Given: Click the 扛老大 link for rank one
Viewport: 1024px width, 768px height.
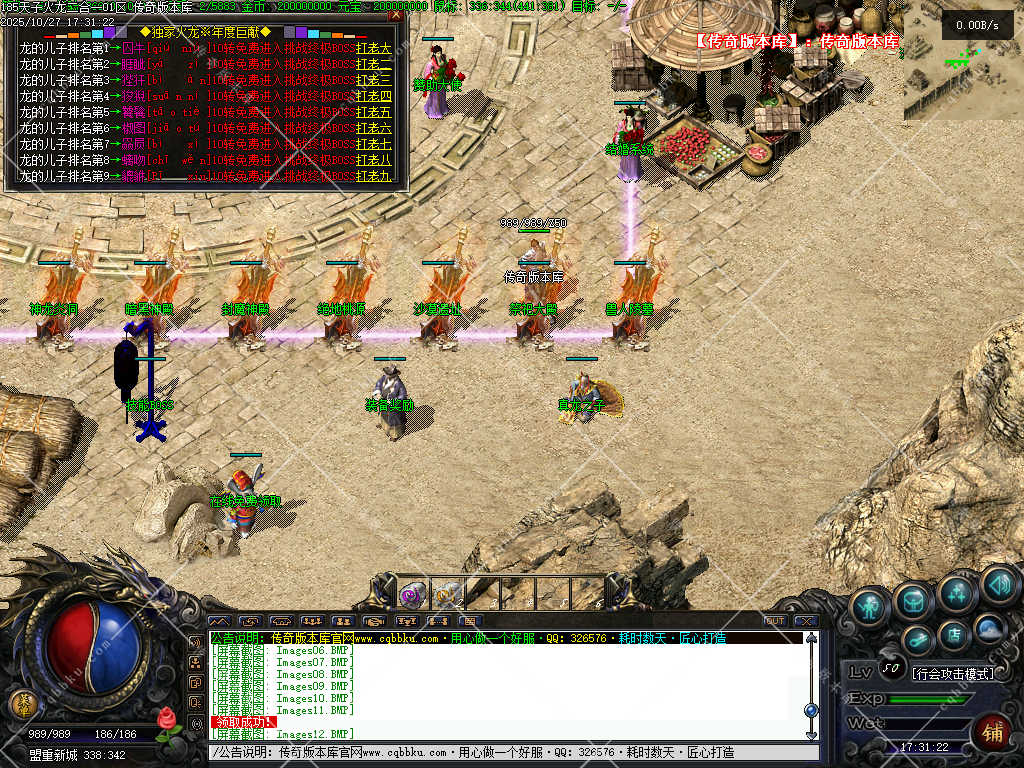Looking at the screenshot, I should pyautogui.click(x=374, y=48).
